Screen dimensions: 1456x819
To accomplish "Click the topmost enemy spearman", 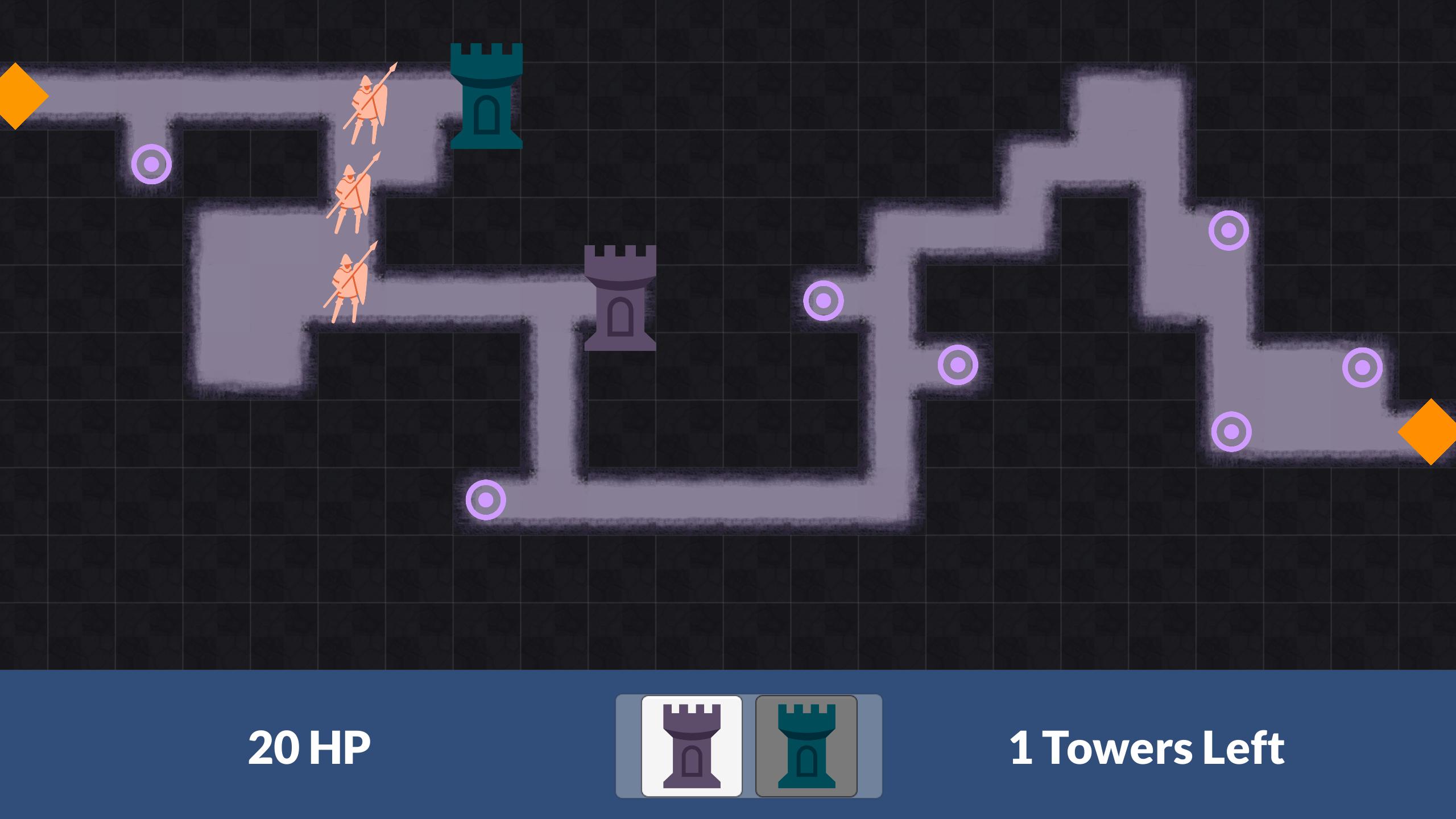I will pos(370,108).
